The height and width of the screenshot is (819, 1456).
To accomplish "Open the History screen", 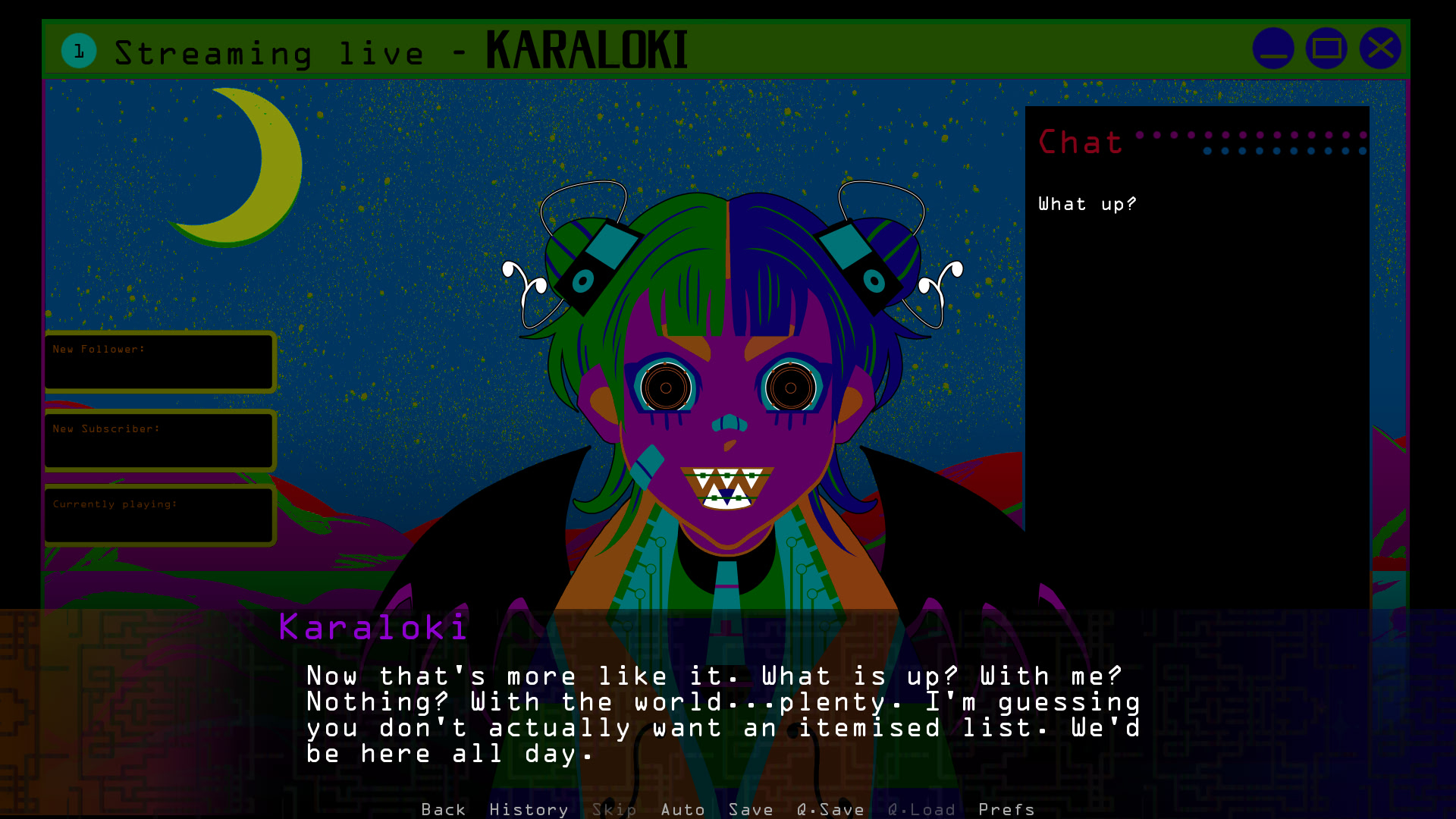I will pos(529,810).
